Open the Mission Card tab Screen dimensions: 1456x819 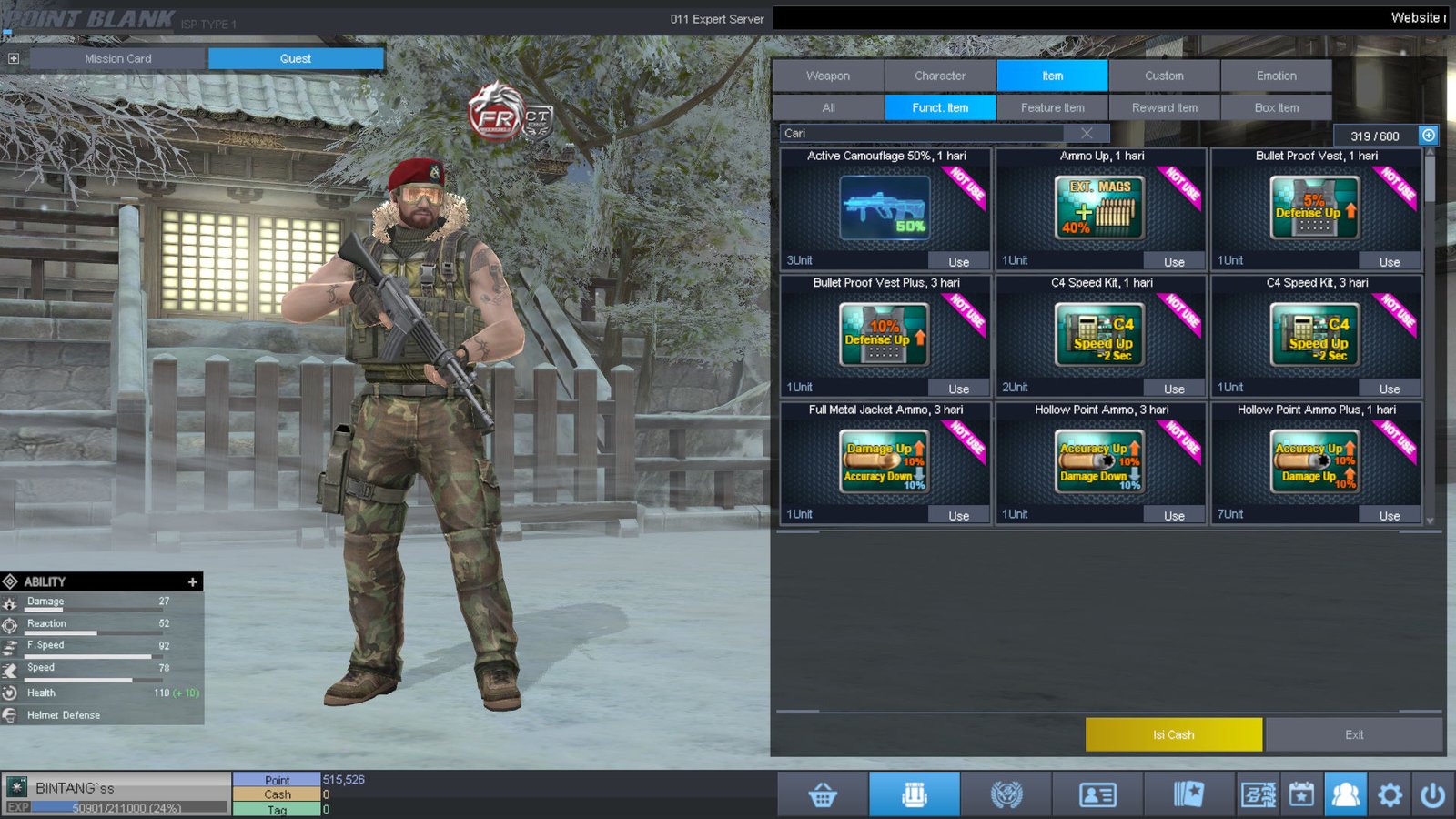click(118, 58)
